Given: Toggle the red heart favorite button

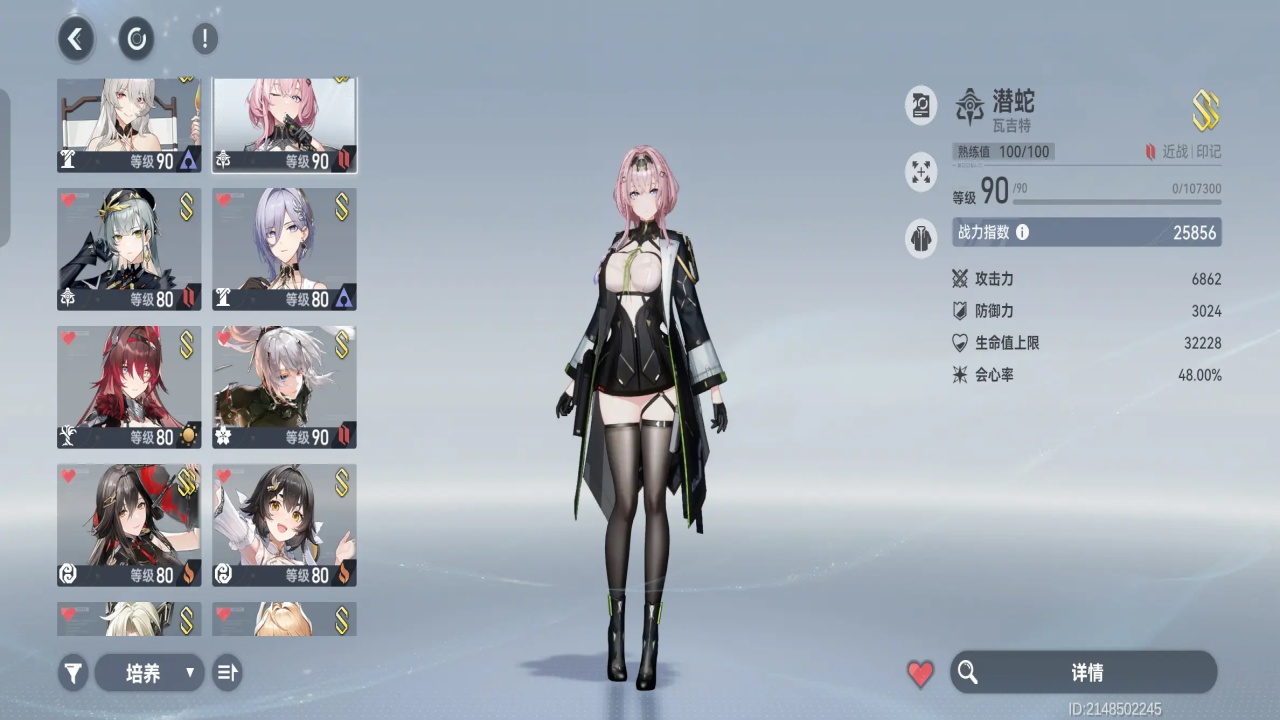Looking at the screenshot, I should (x=920, y=673).
